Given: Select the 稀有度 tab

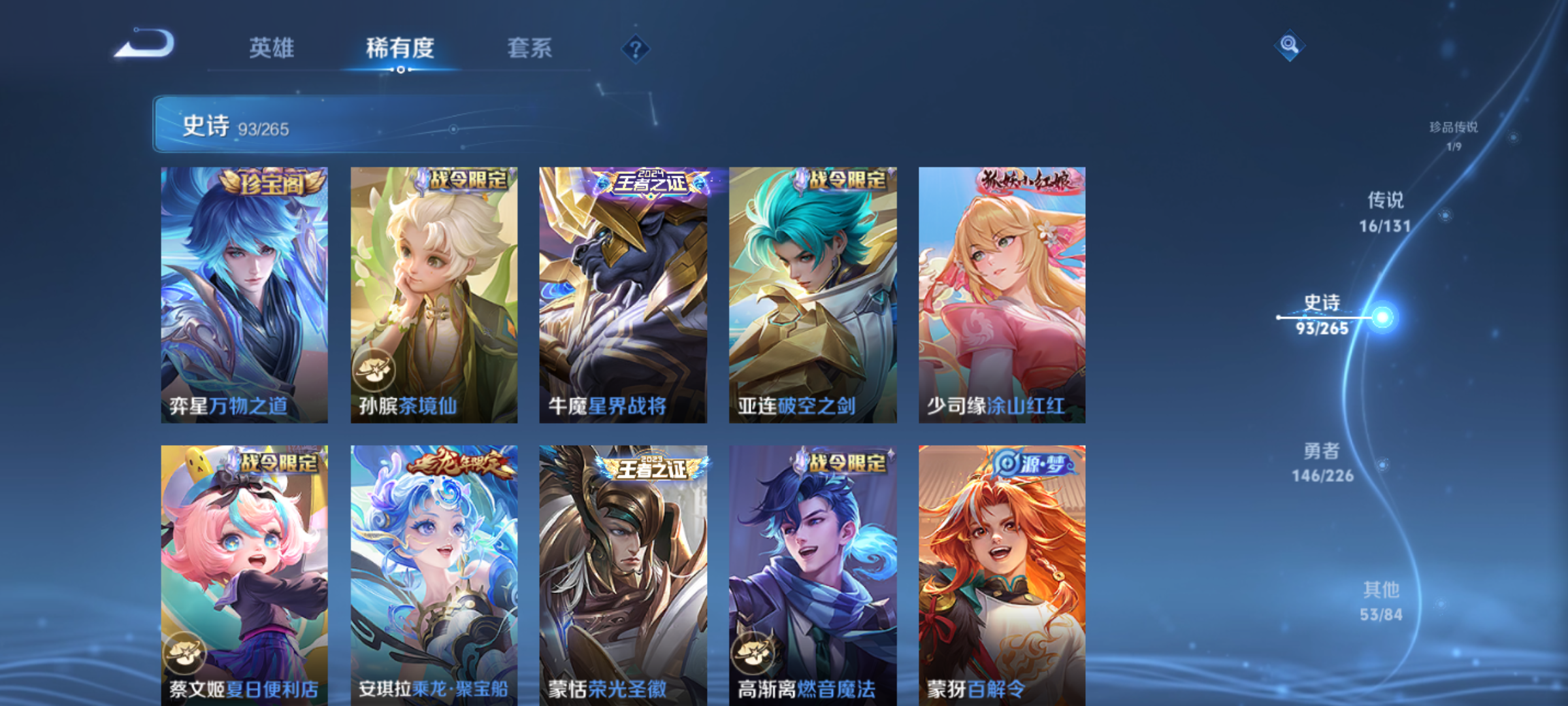Looking at the screenshot, I should coord(400,48).
